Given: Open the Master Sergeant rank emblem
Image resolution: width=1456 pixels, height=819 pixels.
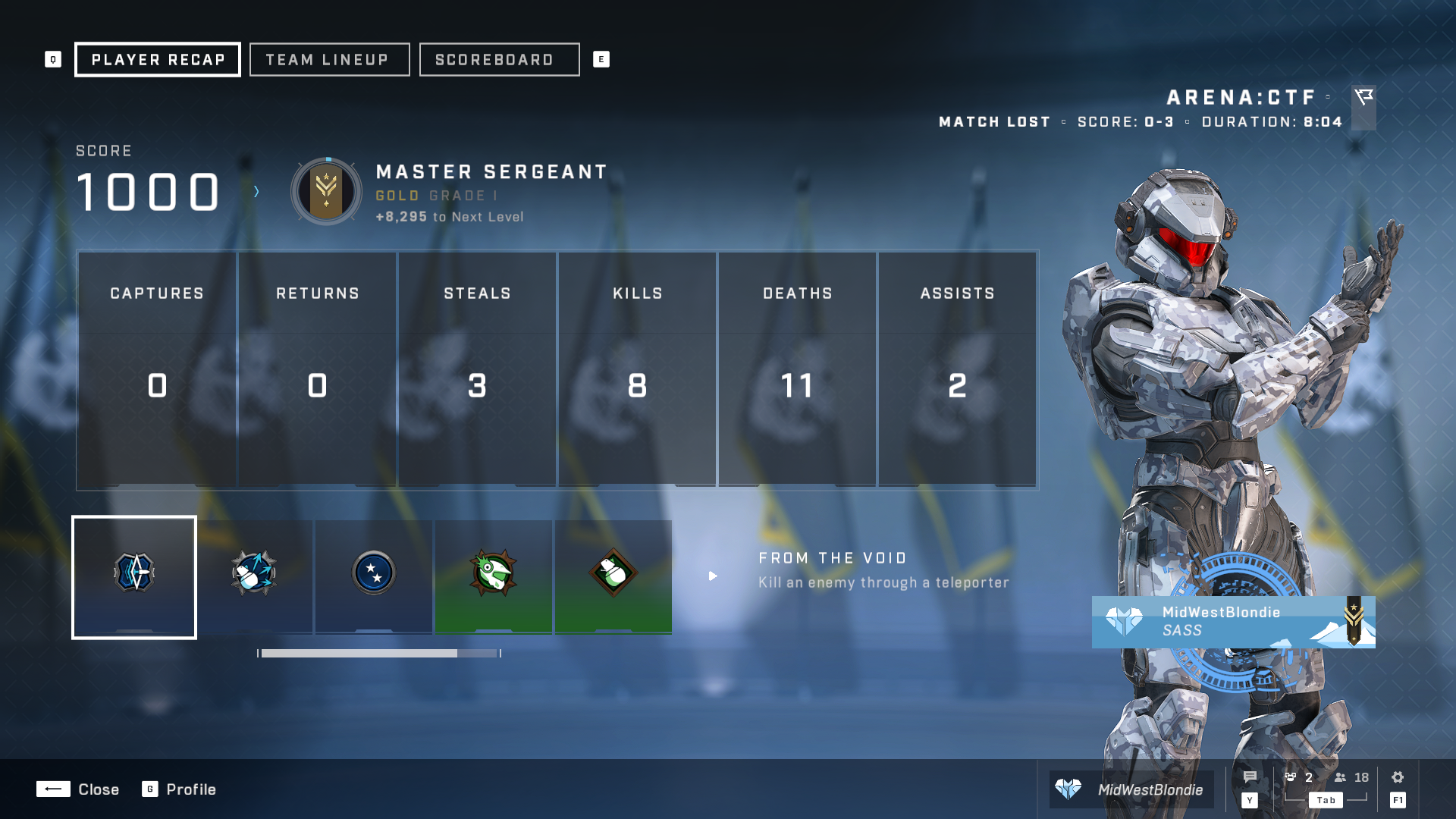Looking at the screenshot, I should click(x=327, y=192).
